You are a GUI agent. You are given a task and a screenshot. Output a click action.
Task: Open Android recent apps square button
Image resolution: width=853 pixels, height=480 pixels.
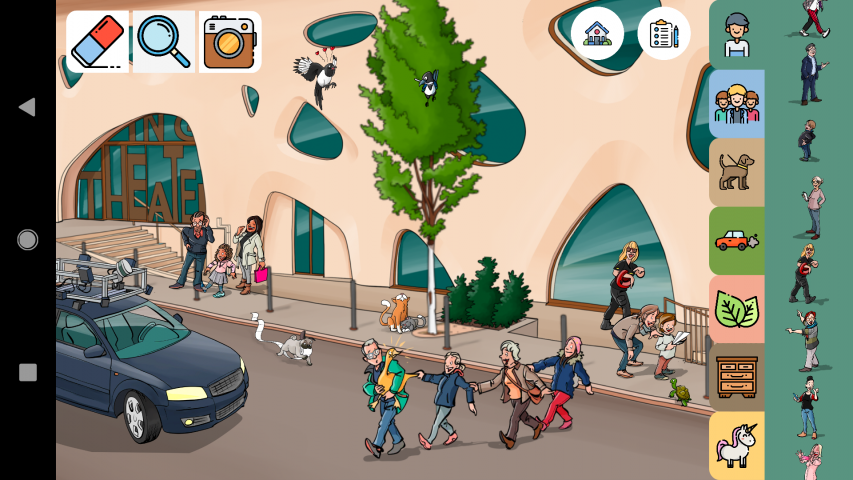tap(27, 373)
